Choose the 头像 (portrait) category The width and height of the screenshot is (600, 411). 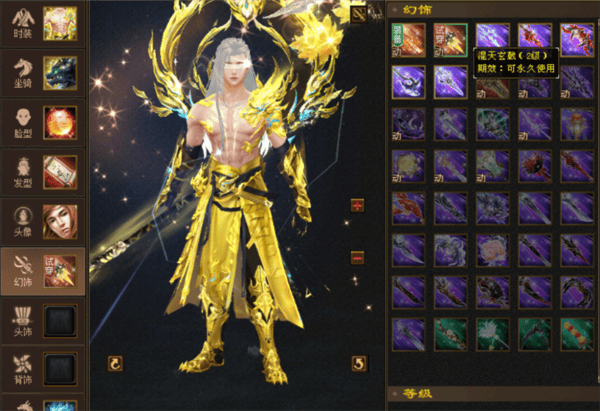pyautogui.click(x=21, y=219)
